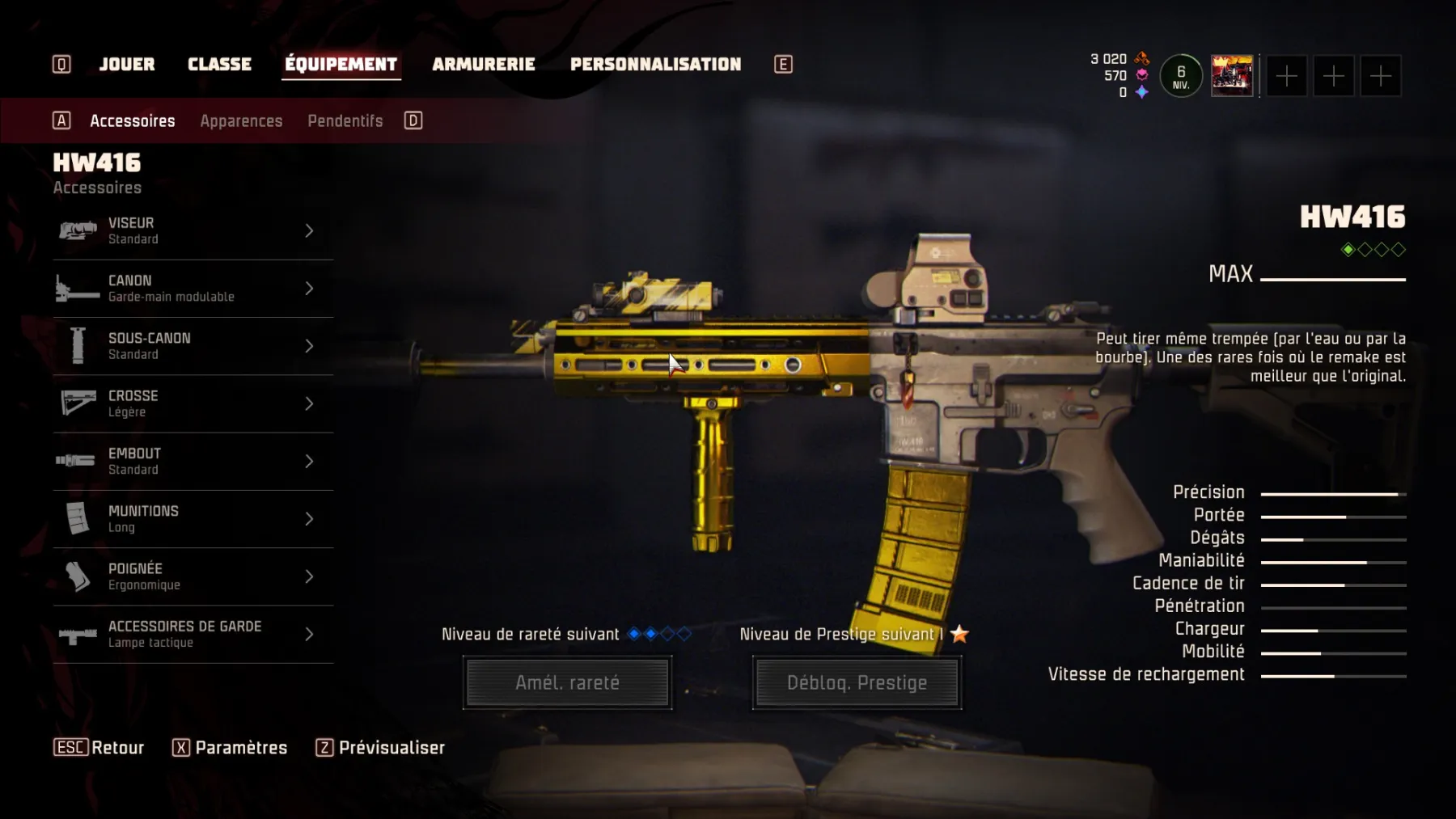Go to the Armurerie tab

point(484,65)
